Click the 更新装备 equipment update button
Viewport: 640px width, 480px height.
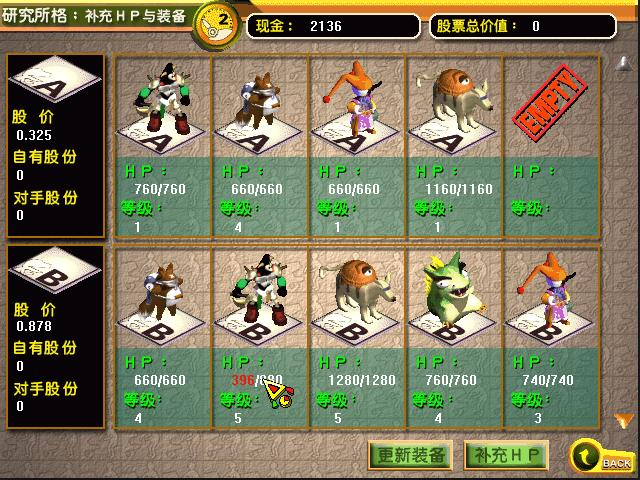tap(412, 455)
